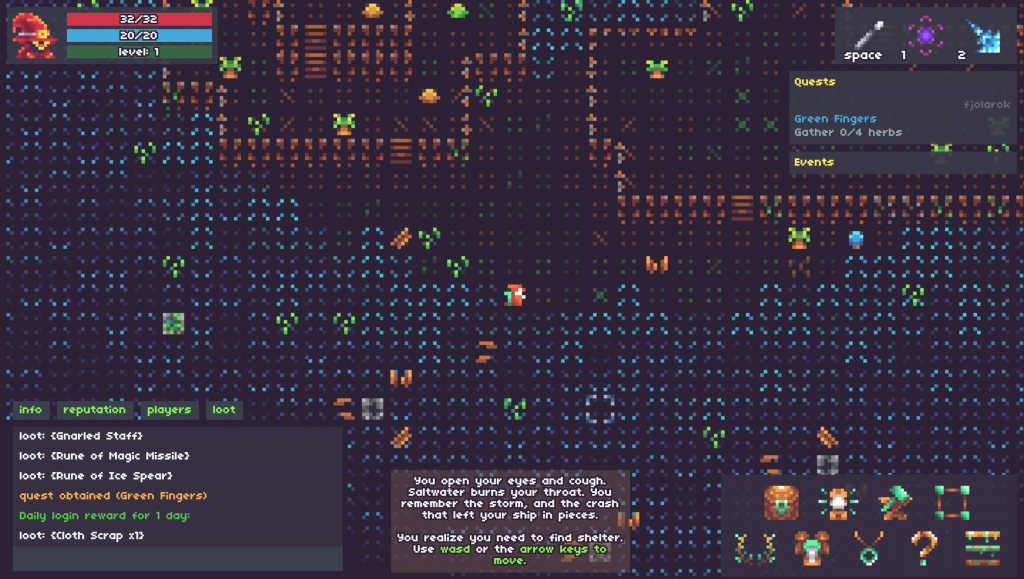Click the glowing hourglass icon
This screenshot has height=579, width=1024.
click(837, 502)
